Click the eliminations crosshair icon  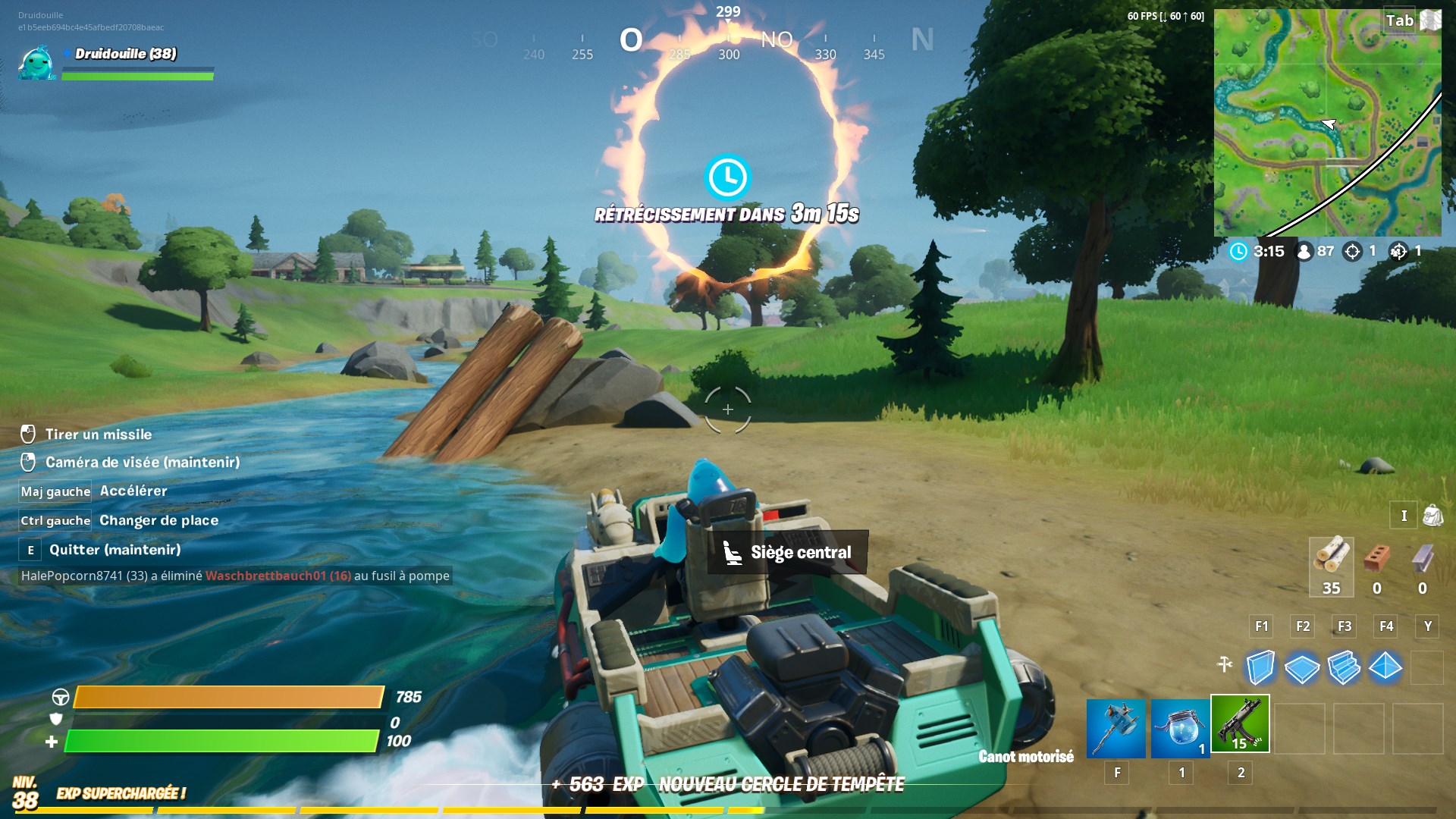pyautogui.click(x=1353, y=251)
